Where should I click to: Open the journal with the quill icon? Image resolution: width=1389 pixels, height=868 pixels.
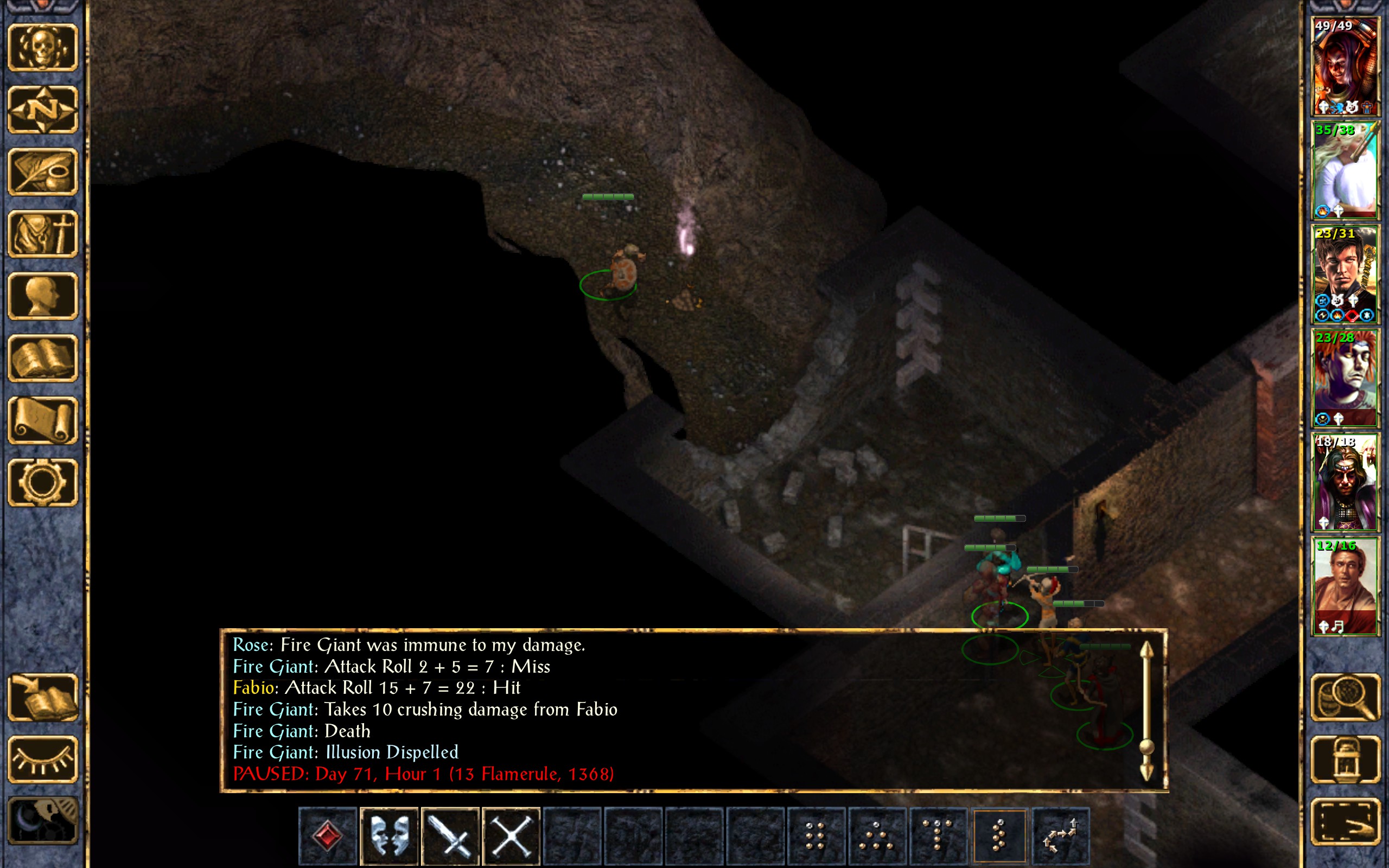[x=43, y=171]
